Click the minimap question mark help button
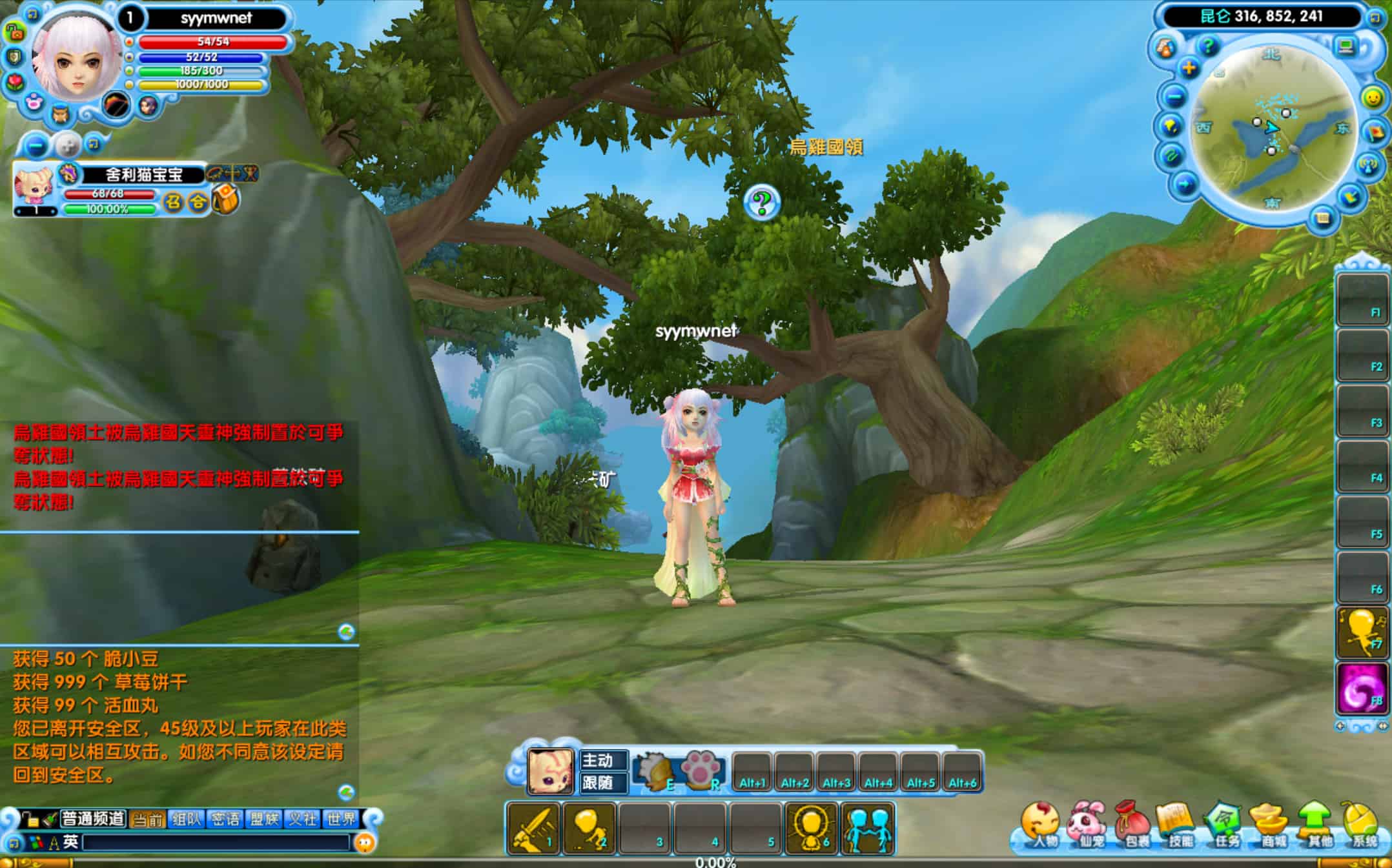 [x=1207, y=46]
